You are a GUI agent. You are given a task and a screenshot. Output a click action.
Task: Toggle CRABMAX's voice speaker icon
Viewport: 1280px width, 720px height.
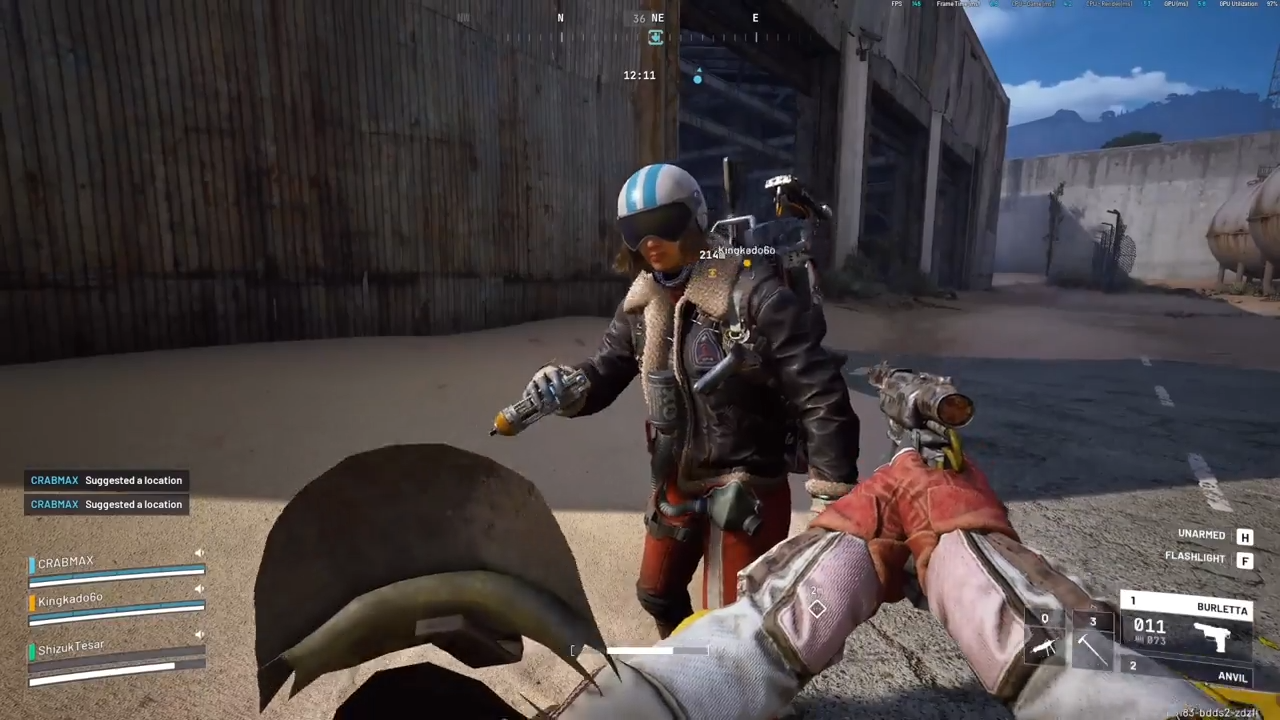(x=199, y=553)
